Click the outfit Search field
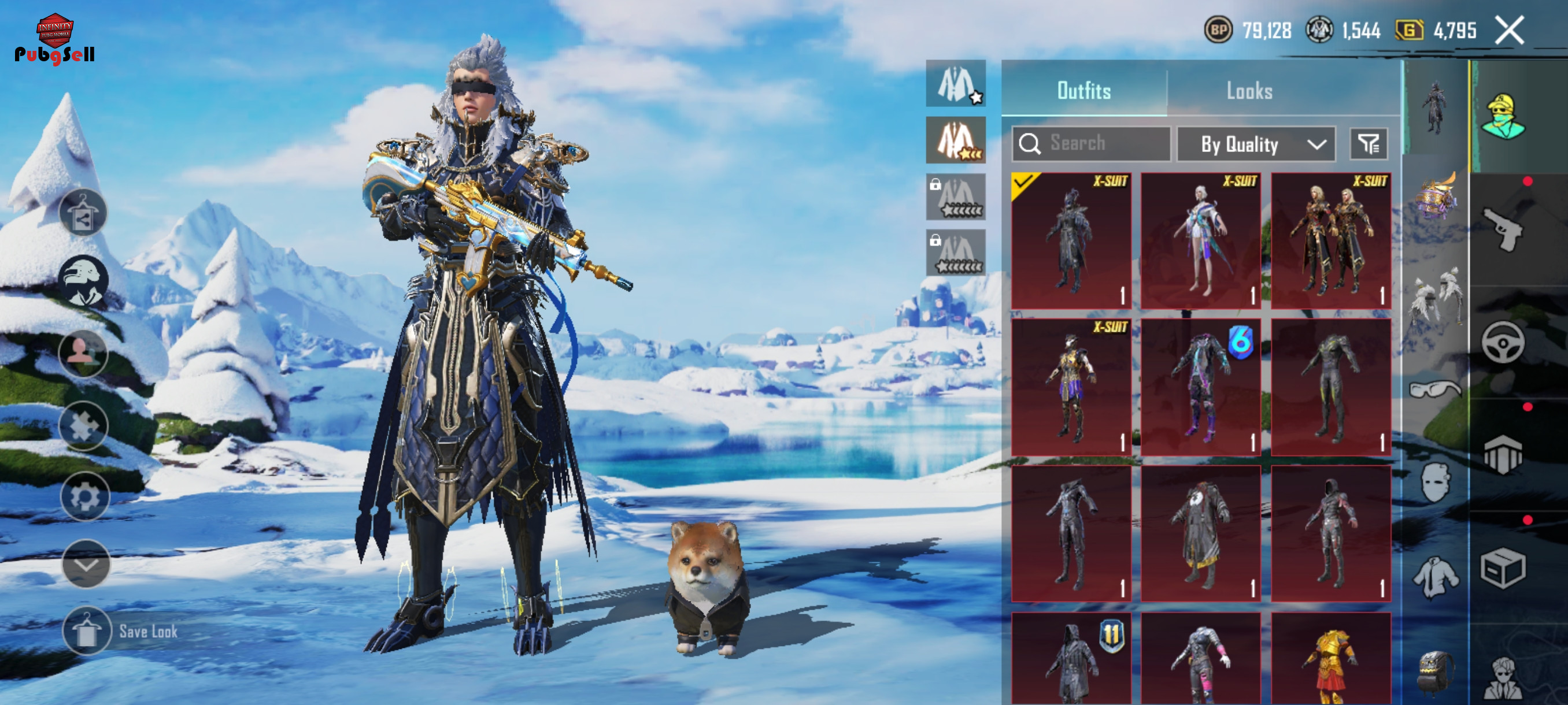The height and width of the screenshot is (705, 1568). click(1092, 143)
